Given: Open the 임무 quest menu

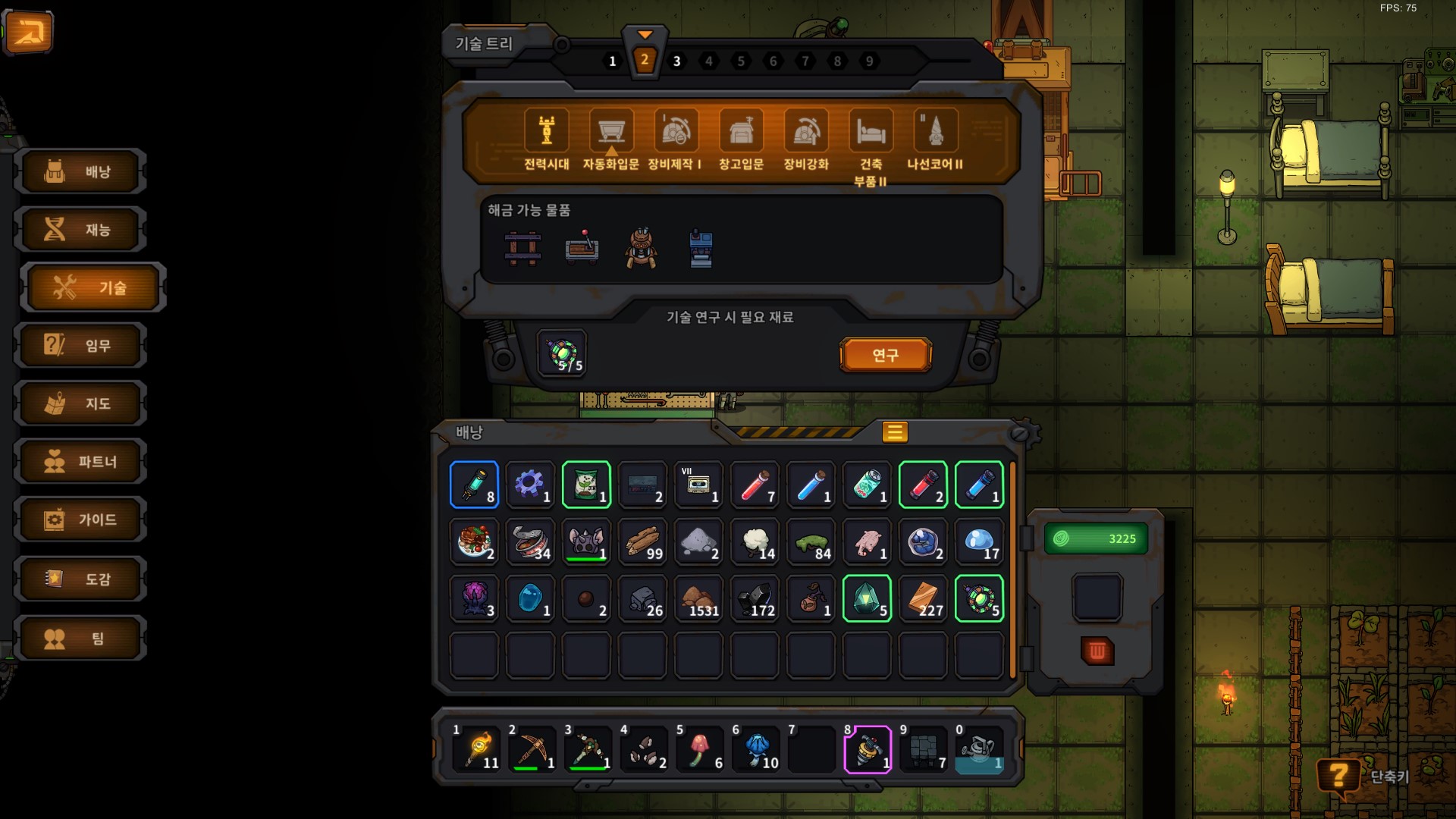Looking at the screenshot, I should tap(80, 346).
